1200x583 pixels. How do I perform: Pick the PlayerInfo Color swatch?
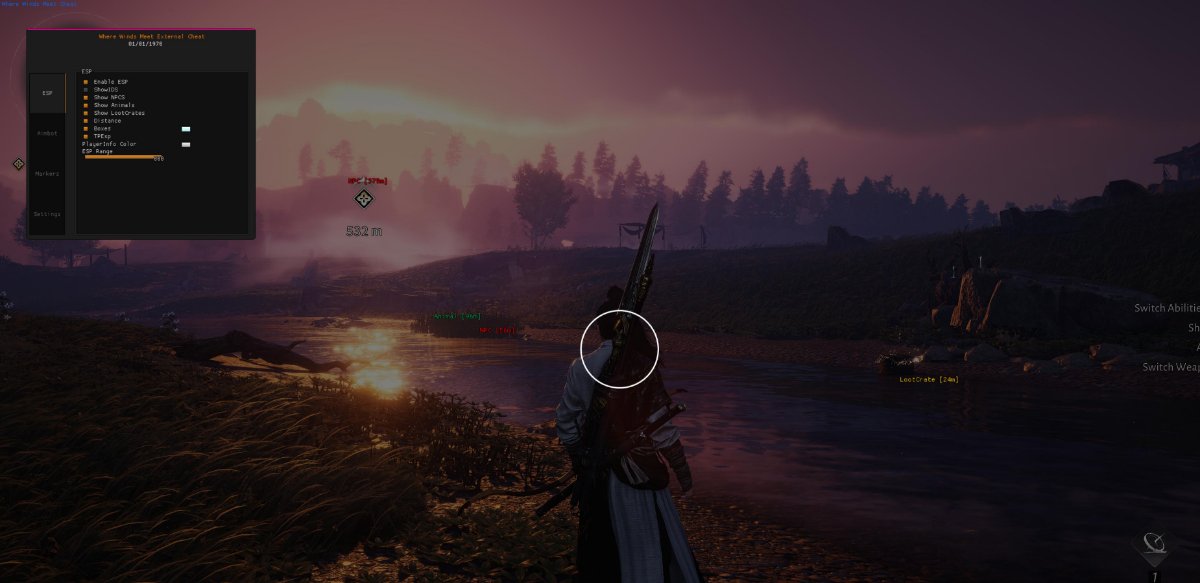tap(185, 144)
